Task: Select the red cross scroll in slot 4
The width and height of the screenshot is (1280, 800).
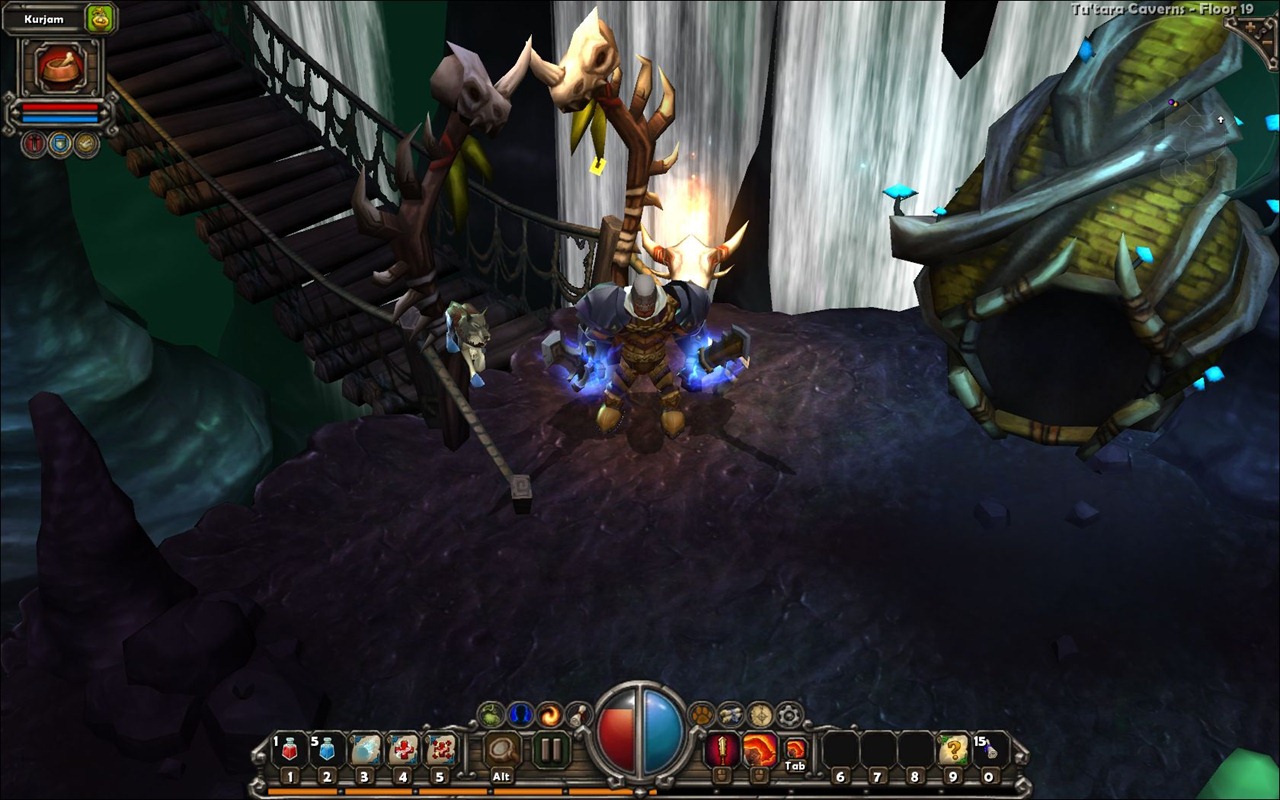Action: click(404, 749)
